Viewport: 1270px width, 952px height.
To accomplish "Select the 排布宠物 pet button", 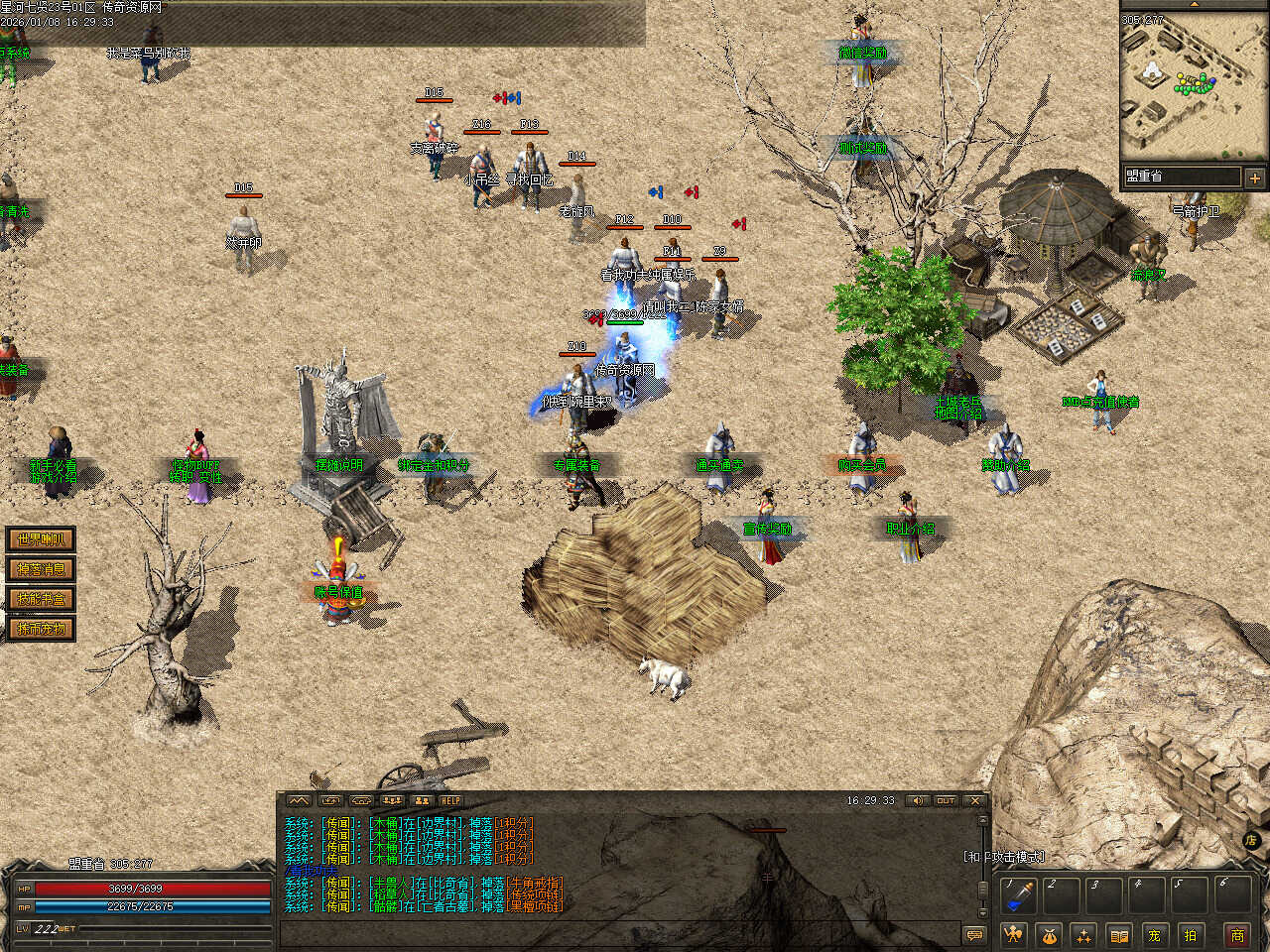I will 41,629.
